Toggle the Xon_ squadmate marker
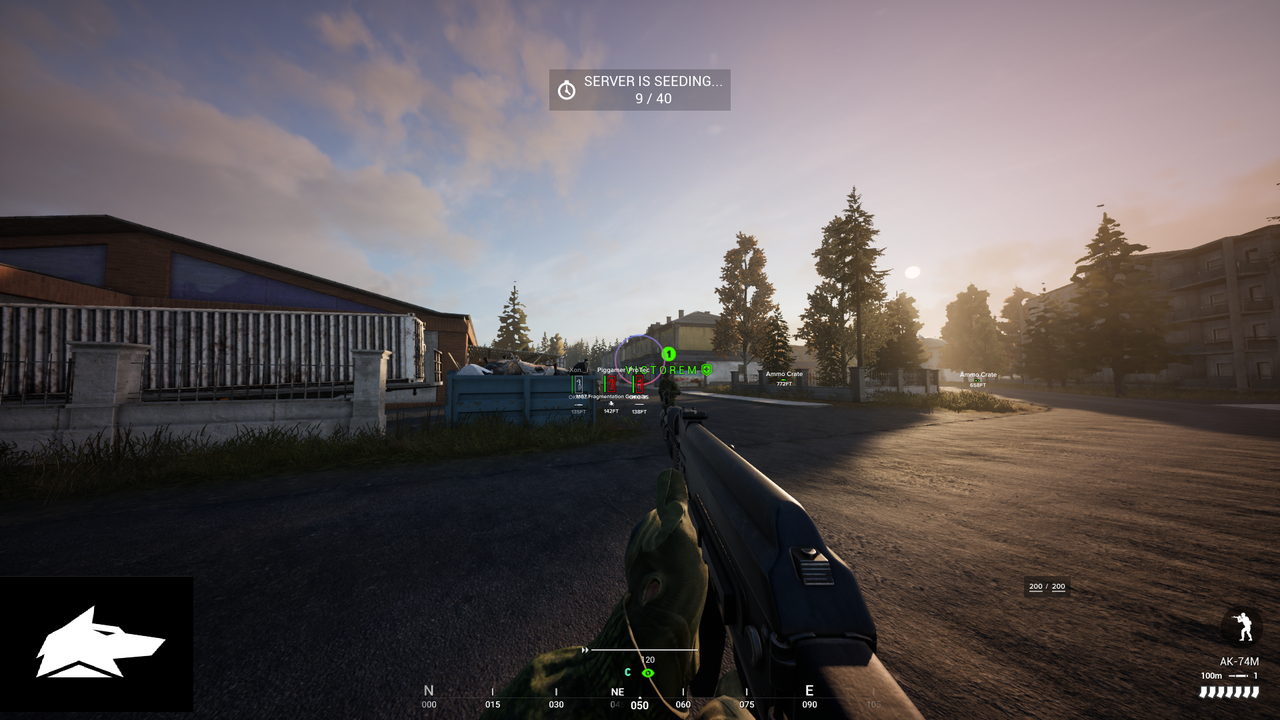 tap(578, 382)
